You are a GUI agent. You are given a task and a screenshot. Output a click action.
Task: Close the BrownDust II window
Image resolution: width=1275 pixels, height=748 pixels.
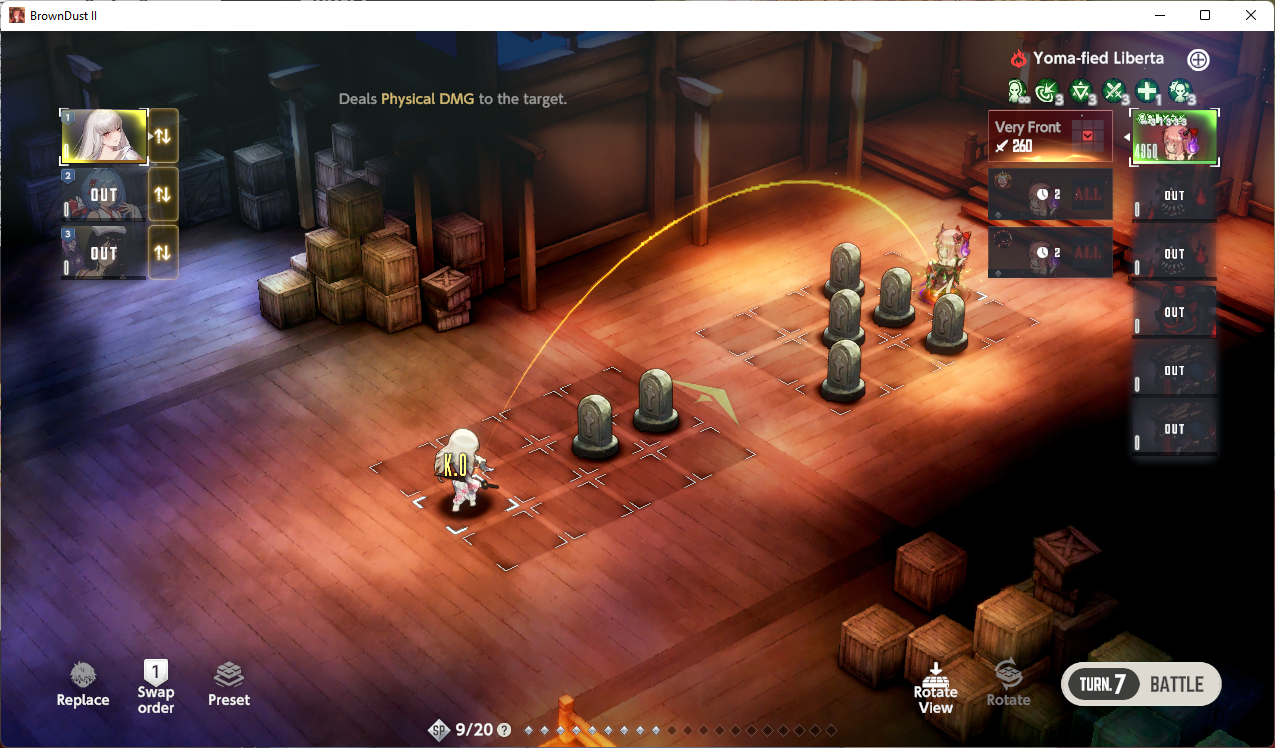[x=1251, y=15]
